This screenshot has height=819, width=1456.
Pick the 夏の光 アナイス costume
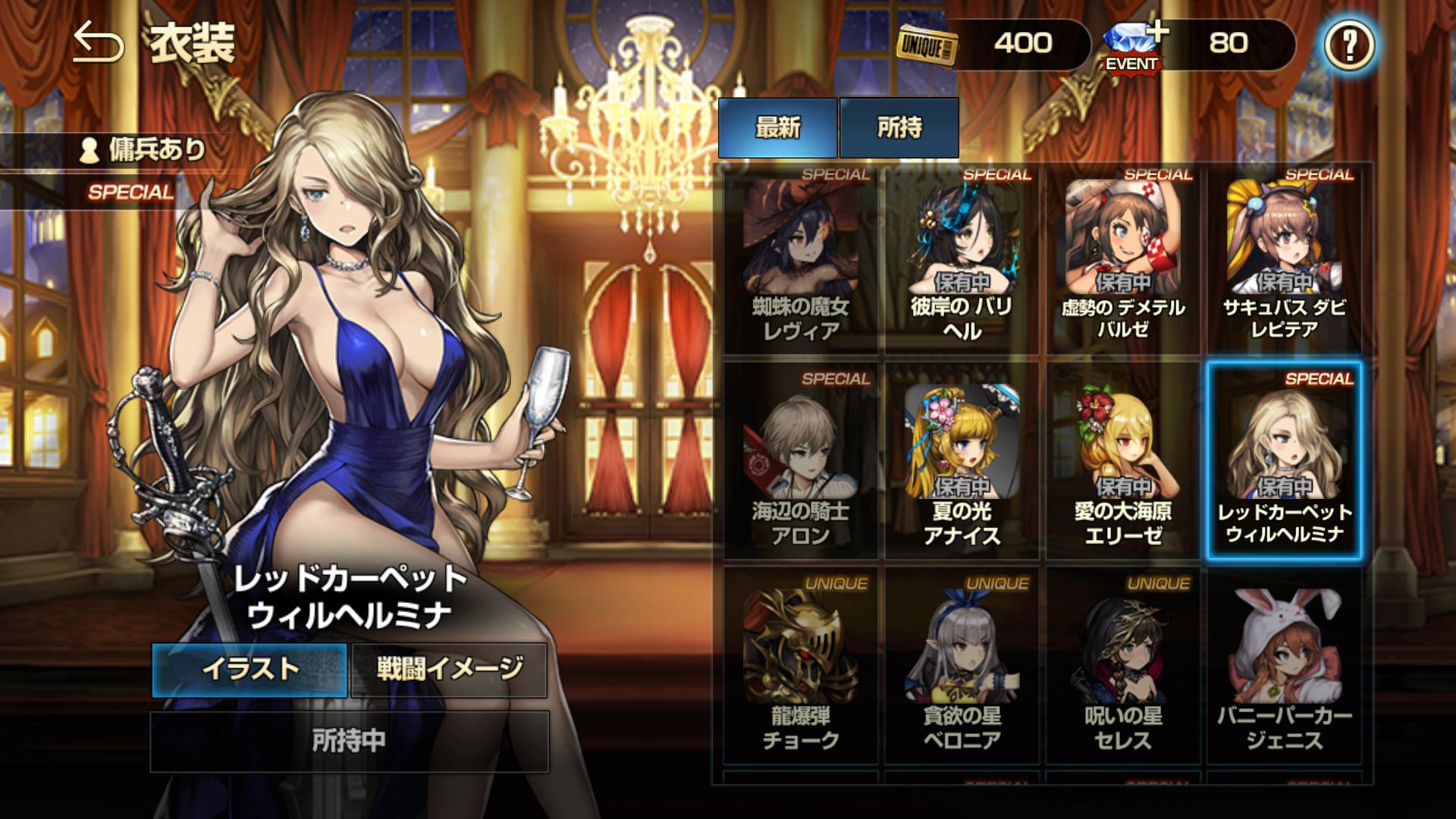(962, 462)
